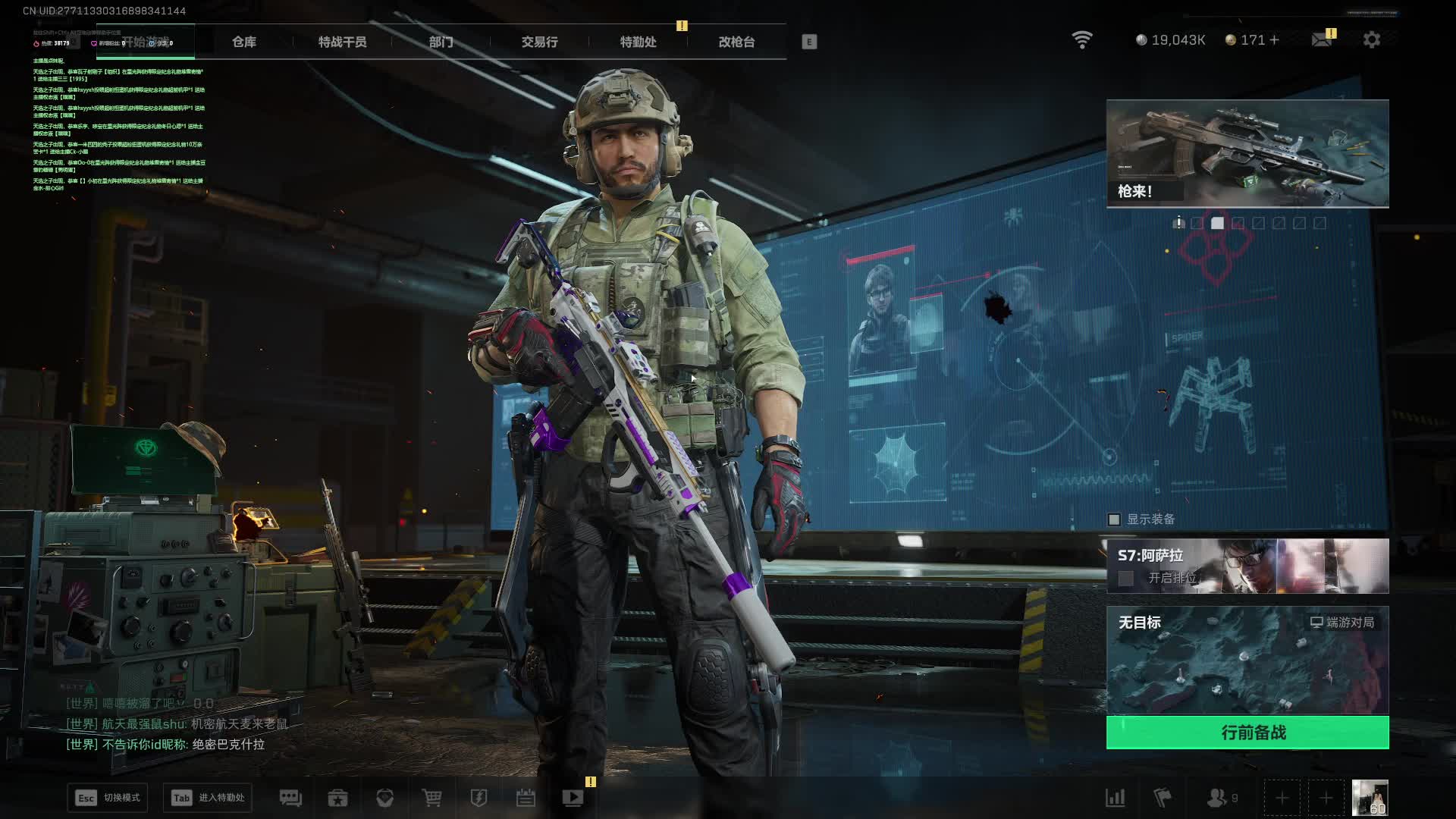Open the settings gear
This screenshot has width=1456, height=819.
tap(1372, 39)
